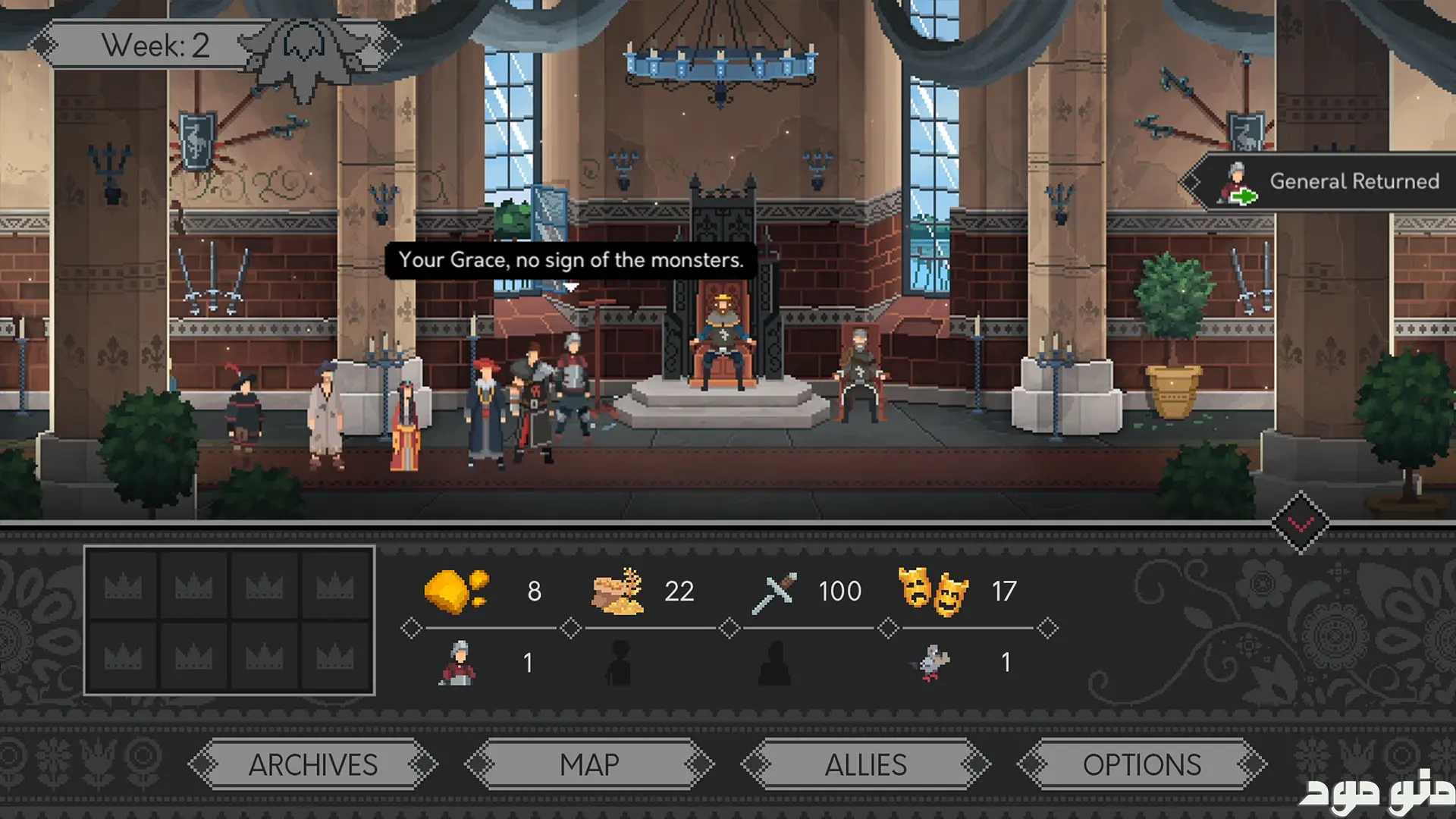Open the Map screen

pos(589,764)
